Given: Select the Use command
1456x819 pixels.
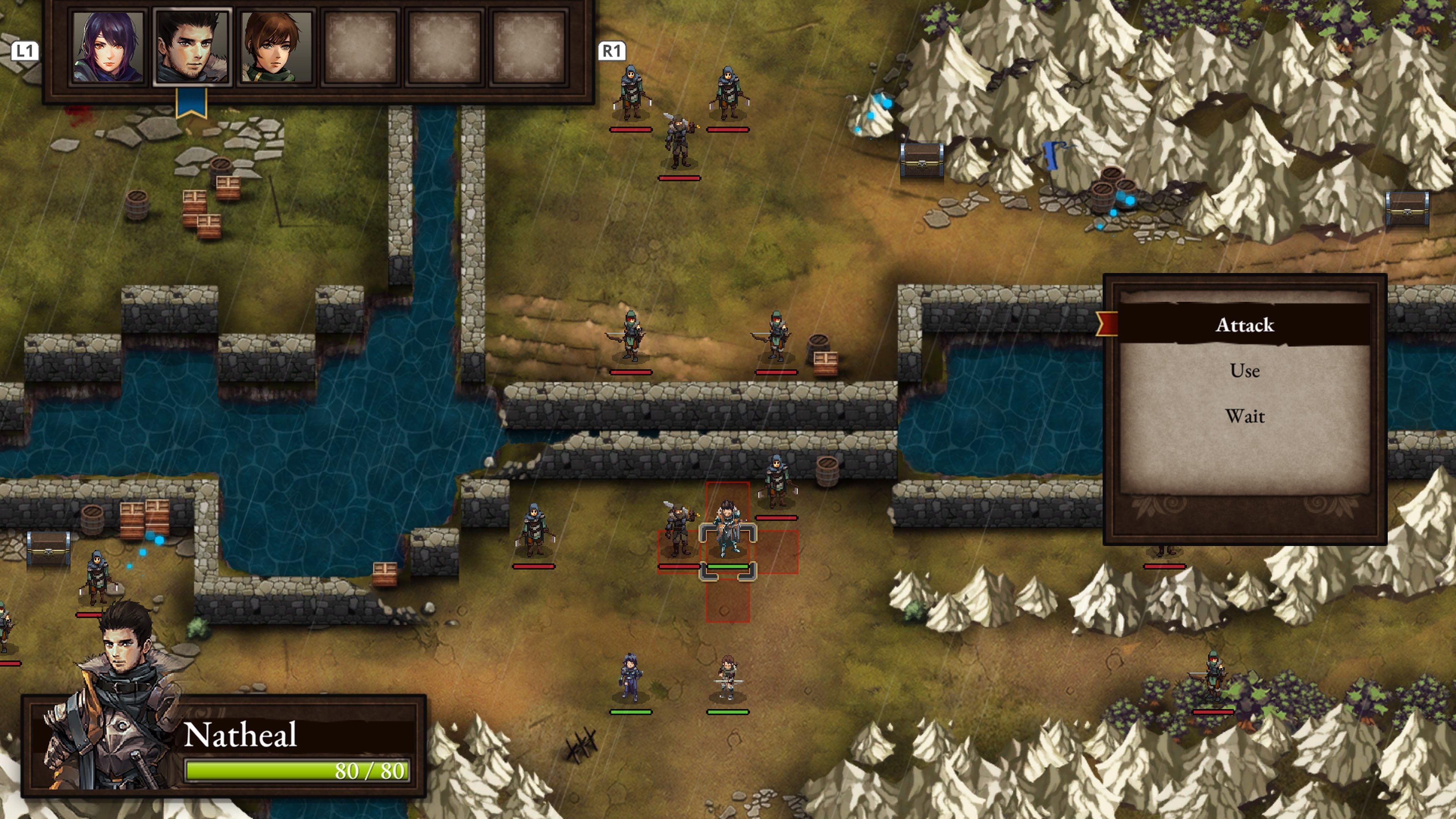Looking at the screenshot, I should tap(1244, 371).
